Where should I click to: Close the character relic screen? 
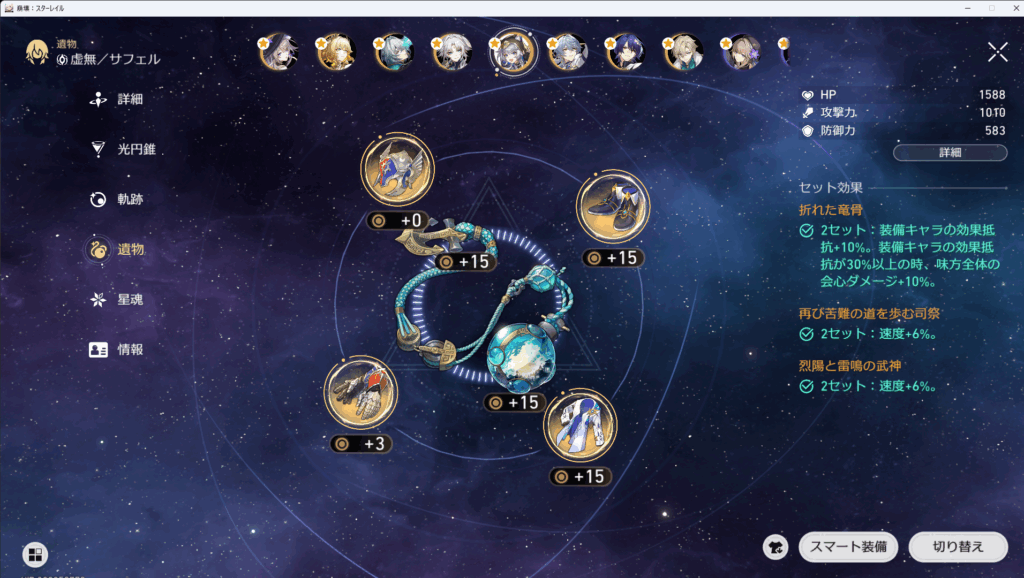click(x=997, y=52)
